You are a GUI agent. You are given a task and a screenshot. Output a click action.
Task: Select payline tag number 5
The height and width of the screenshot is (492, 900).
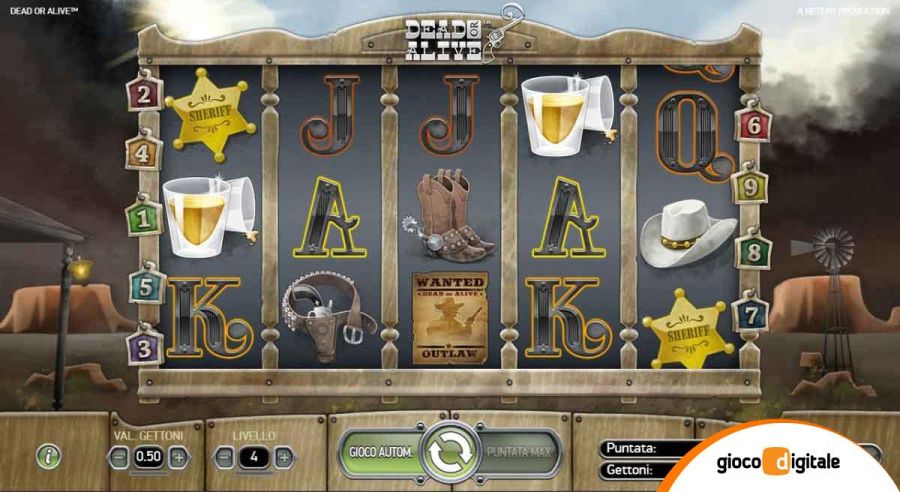coord(145,286)
